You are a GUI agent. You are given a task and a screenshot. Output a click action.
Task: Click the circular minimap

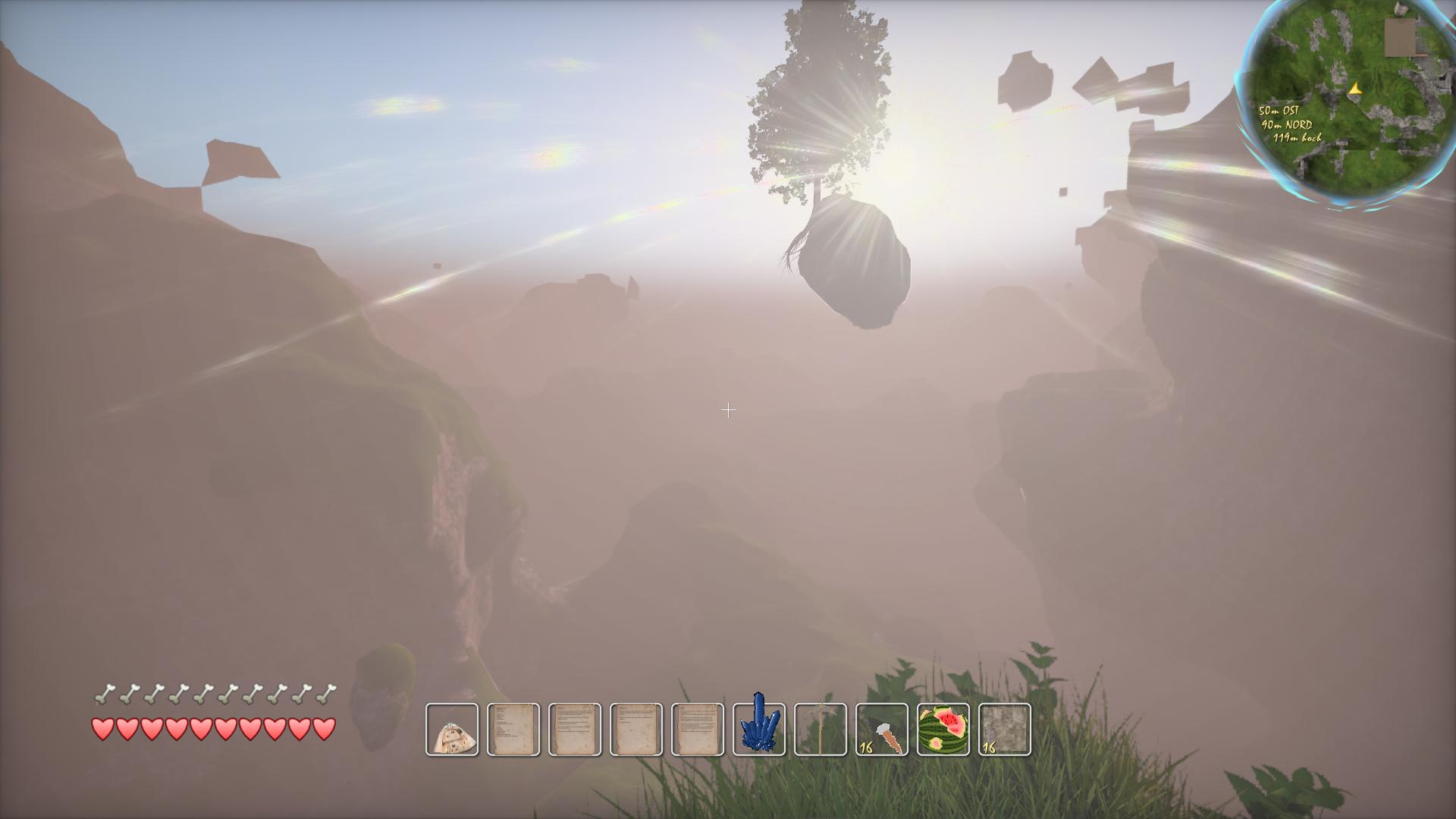click(x=1347, y=102)
